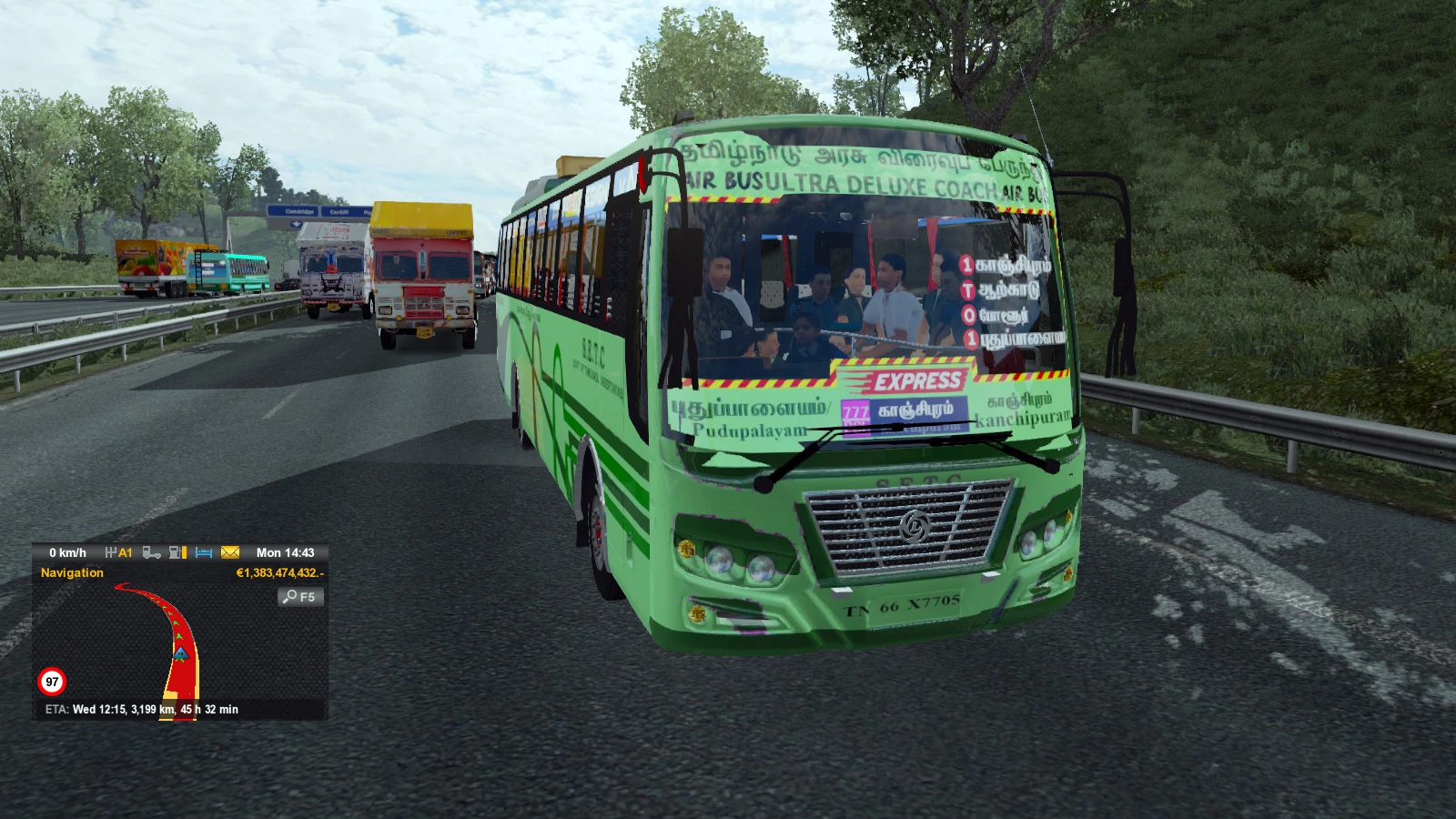Screen dimensions: 1456x819
Task: Open messages via the envelope icon
Action: coord(229,552)
